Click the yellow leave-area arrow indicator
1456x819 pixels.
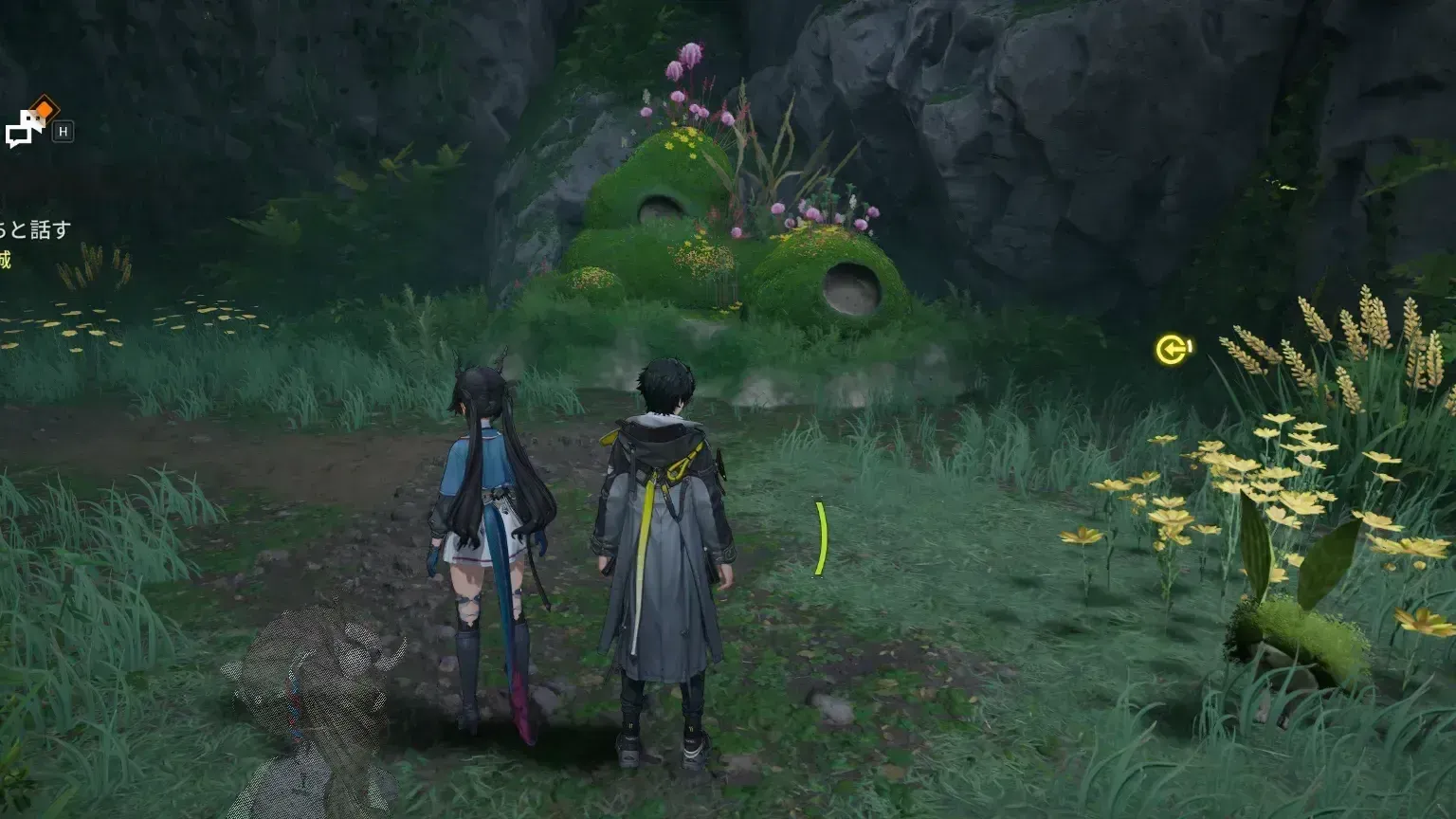(x=1172, y=350)
